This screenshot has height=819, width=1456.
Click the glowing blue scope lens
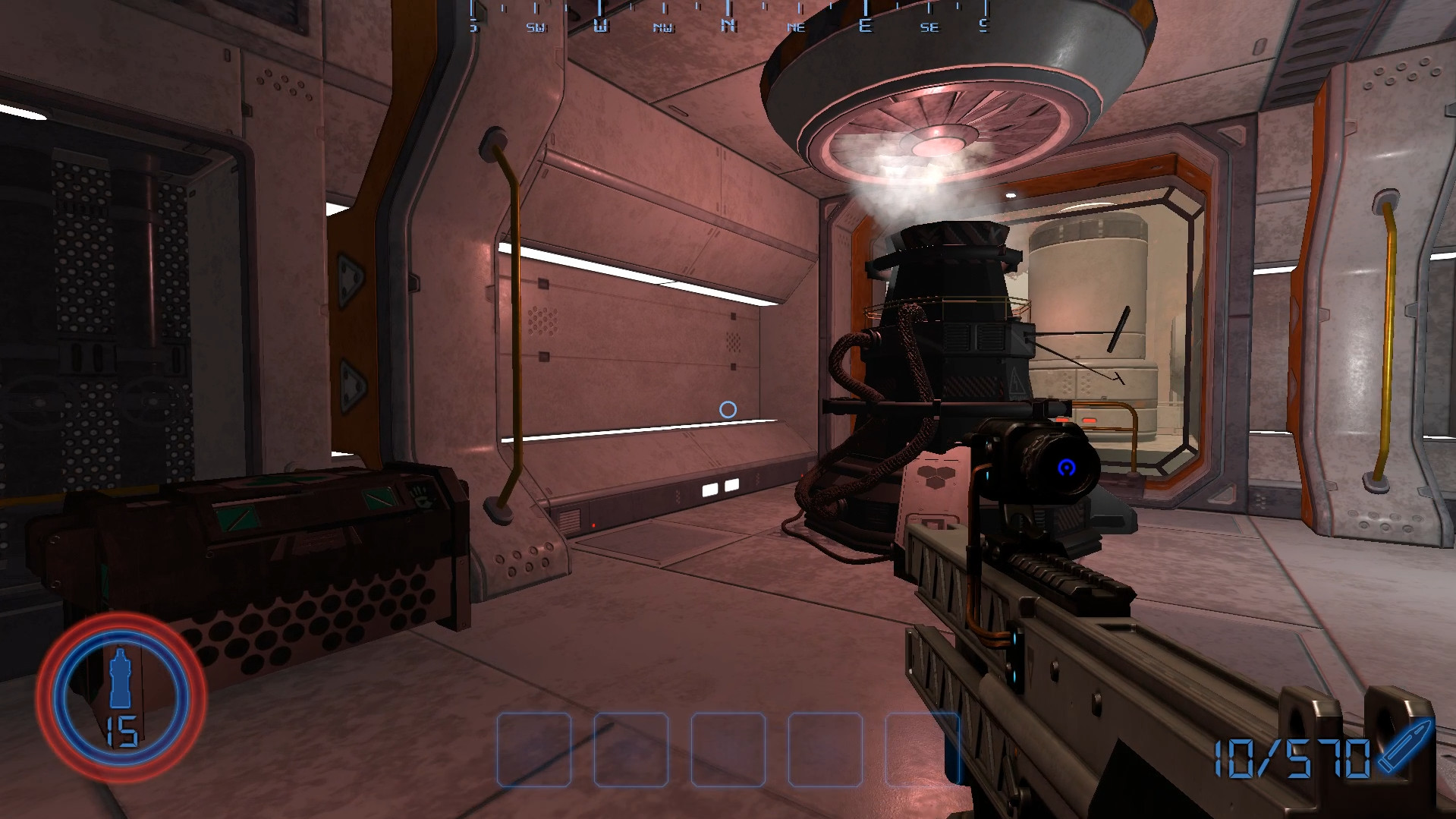click(1066, 468)
